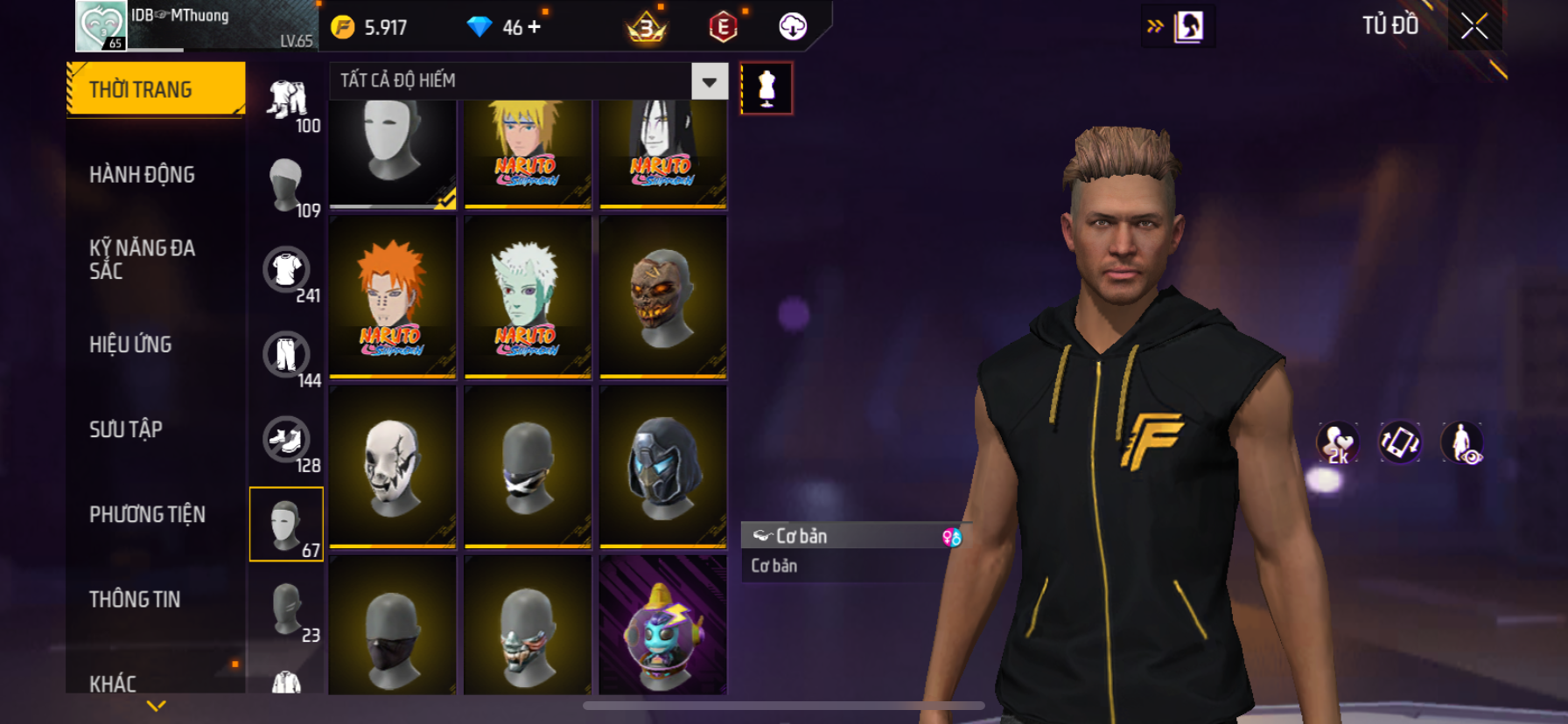Open the SƯU TẬP tab
The height and width of the screenshot is (724, 1568).
pos(126,429)
